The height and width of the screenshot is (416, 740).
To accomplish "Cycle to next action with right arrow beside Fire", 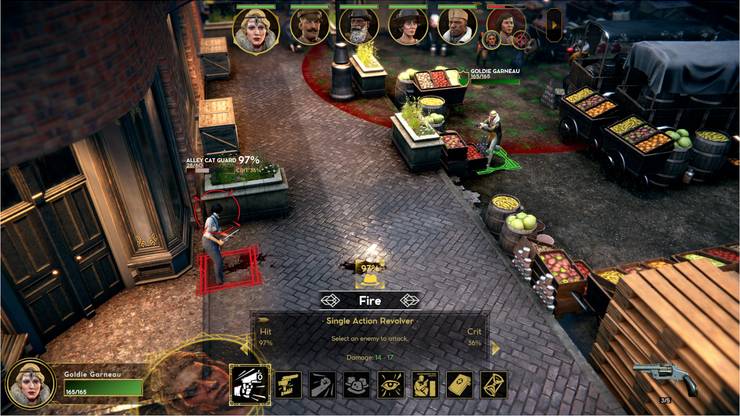I will pos(409,299).
